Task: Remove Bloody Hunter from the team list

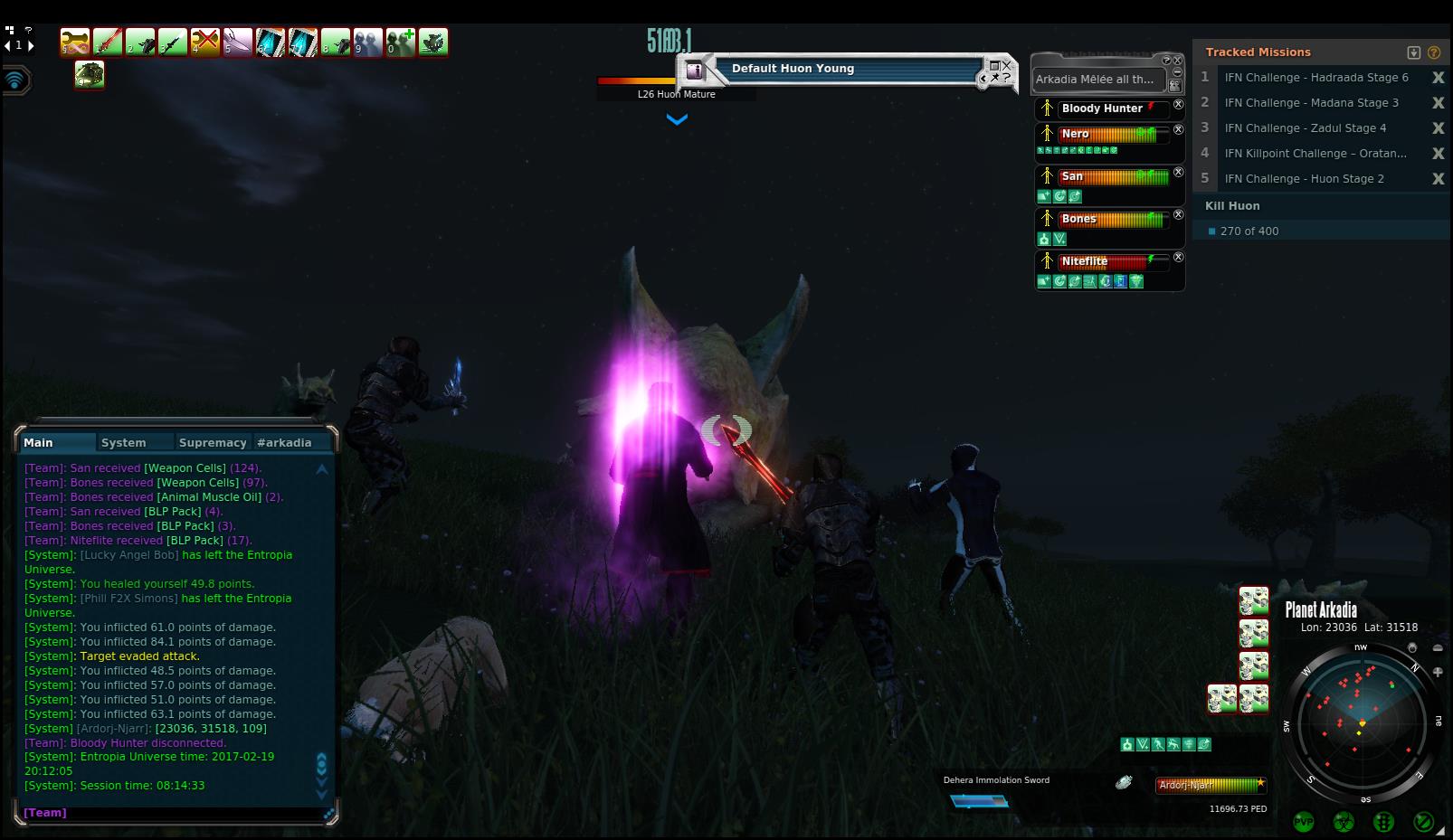Action: 1178,105
